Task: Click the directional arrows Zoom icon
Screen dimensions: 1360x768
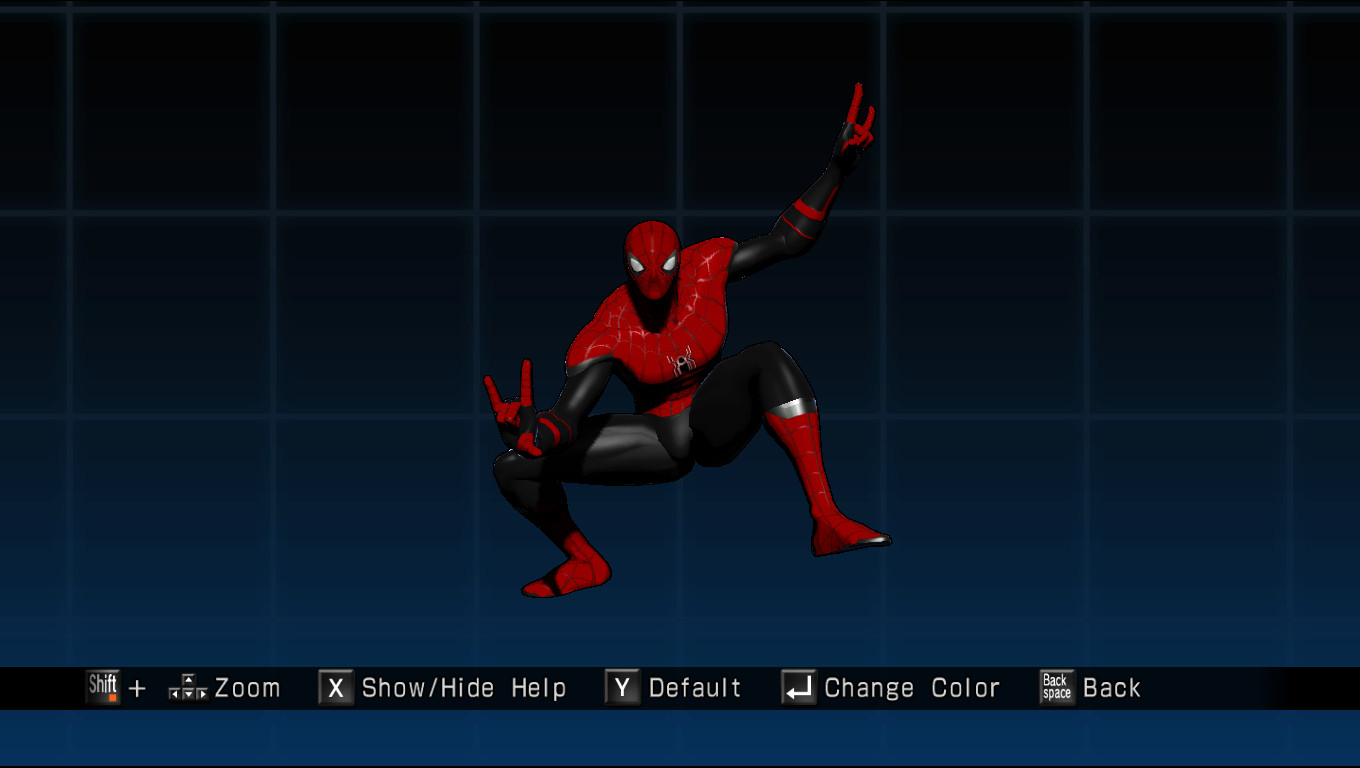Action: [x=186, y=687]
